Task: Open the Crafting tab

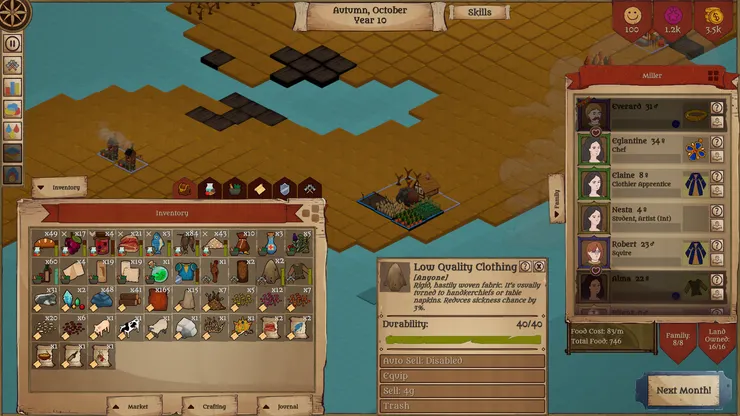Action: (x=209, y=406)
